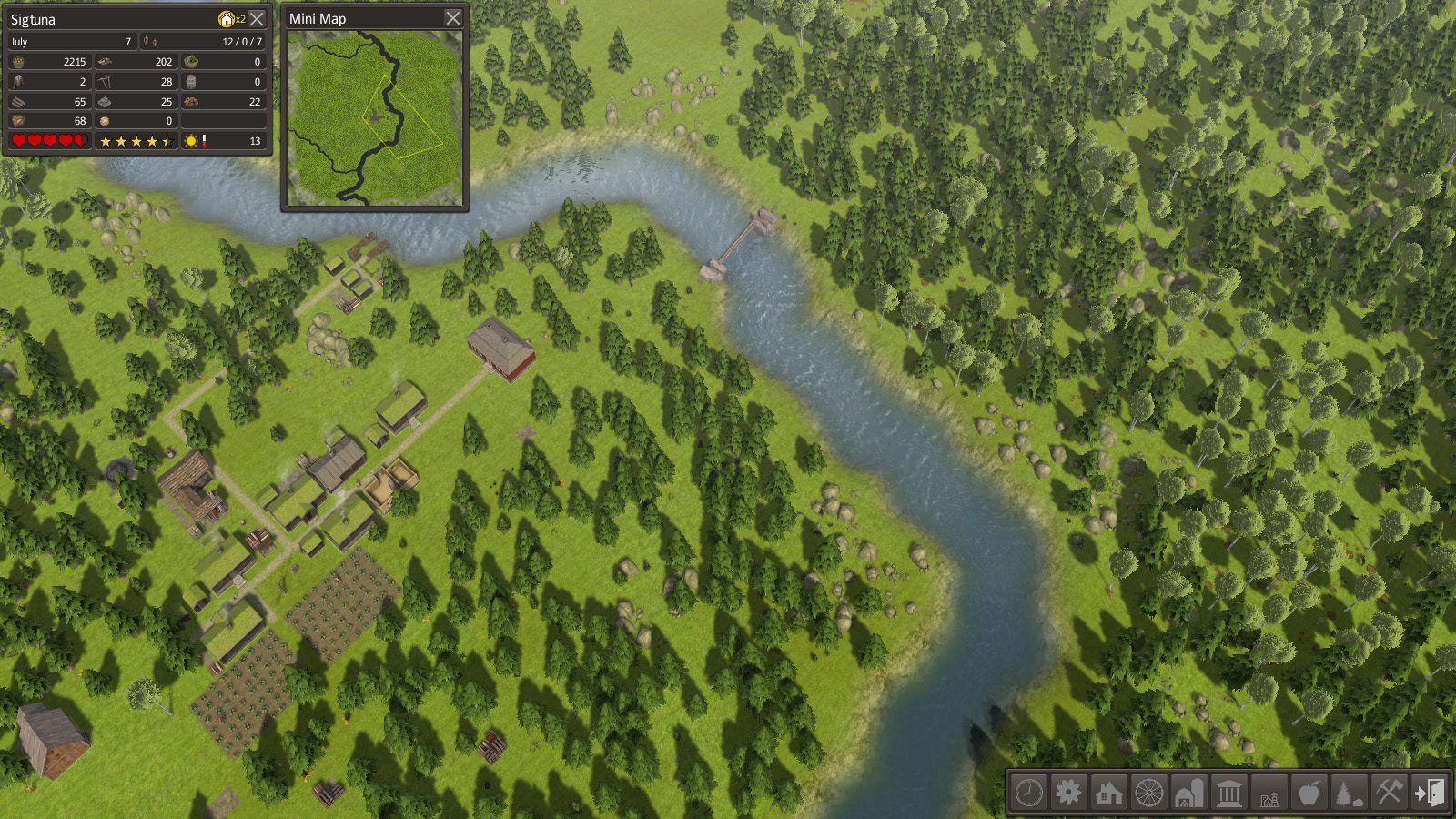Select the pickaxe and axe removal tools

click(x=1389, y=793)
